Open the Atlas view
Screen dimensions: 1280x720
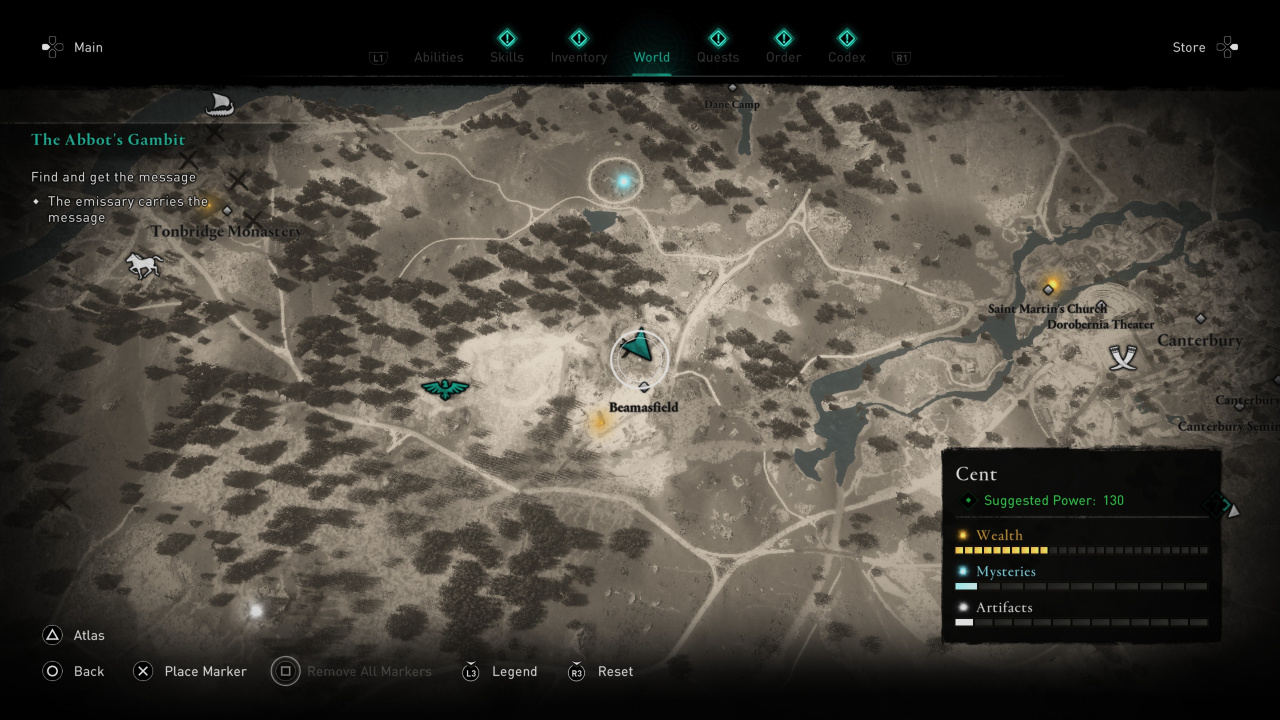[x=88, y=635]
